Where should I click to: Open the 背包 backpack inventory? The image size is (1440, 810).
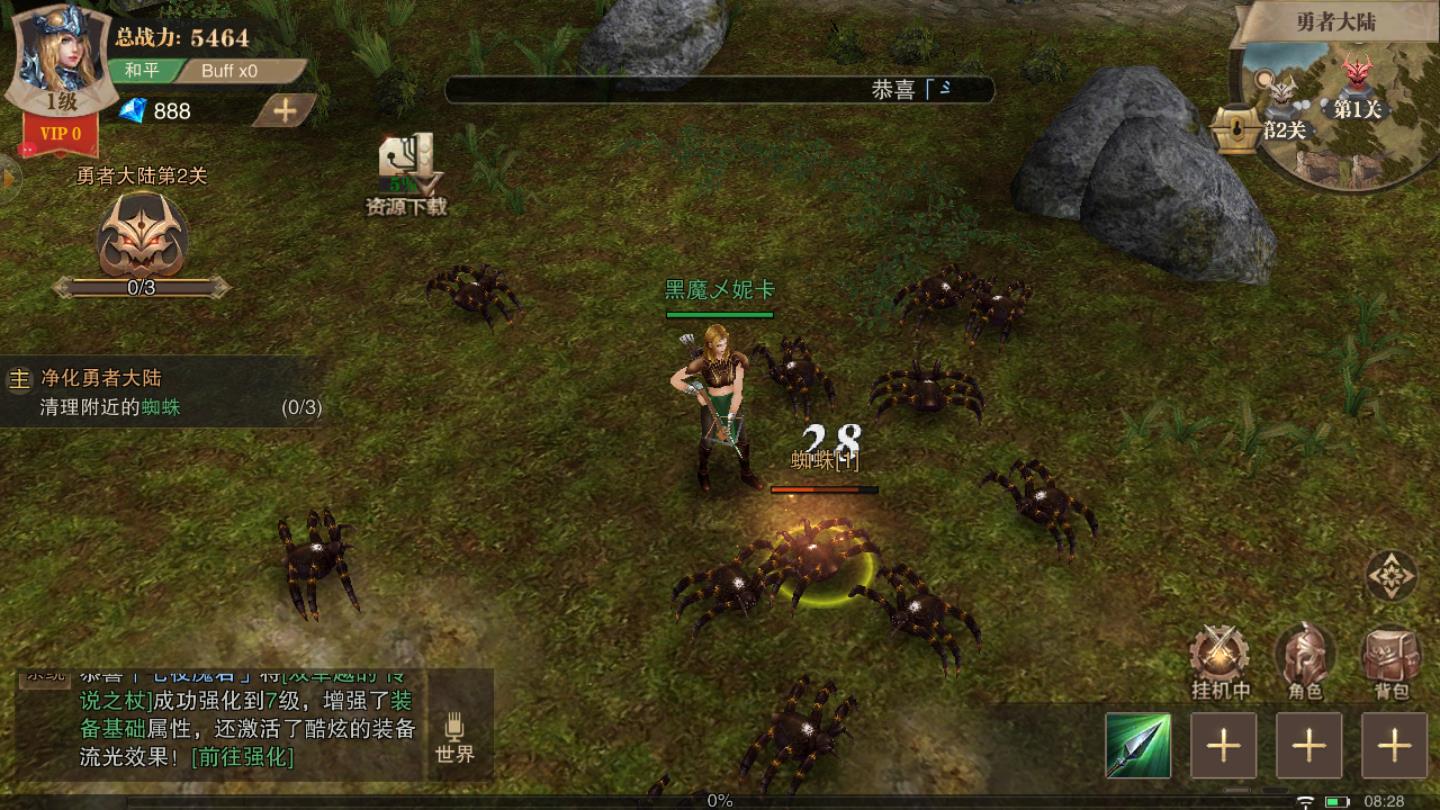1391,660
